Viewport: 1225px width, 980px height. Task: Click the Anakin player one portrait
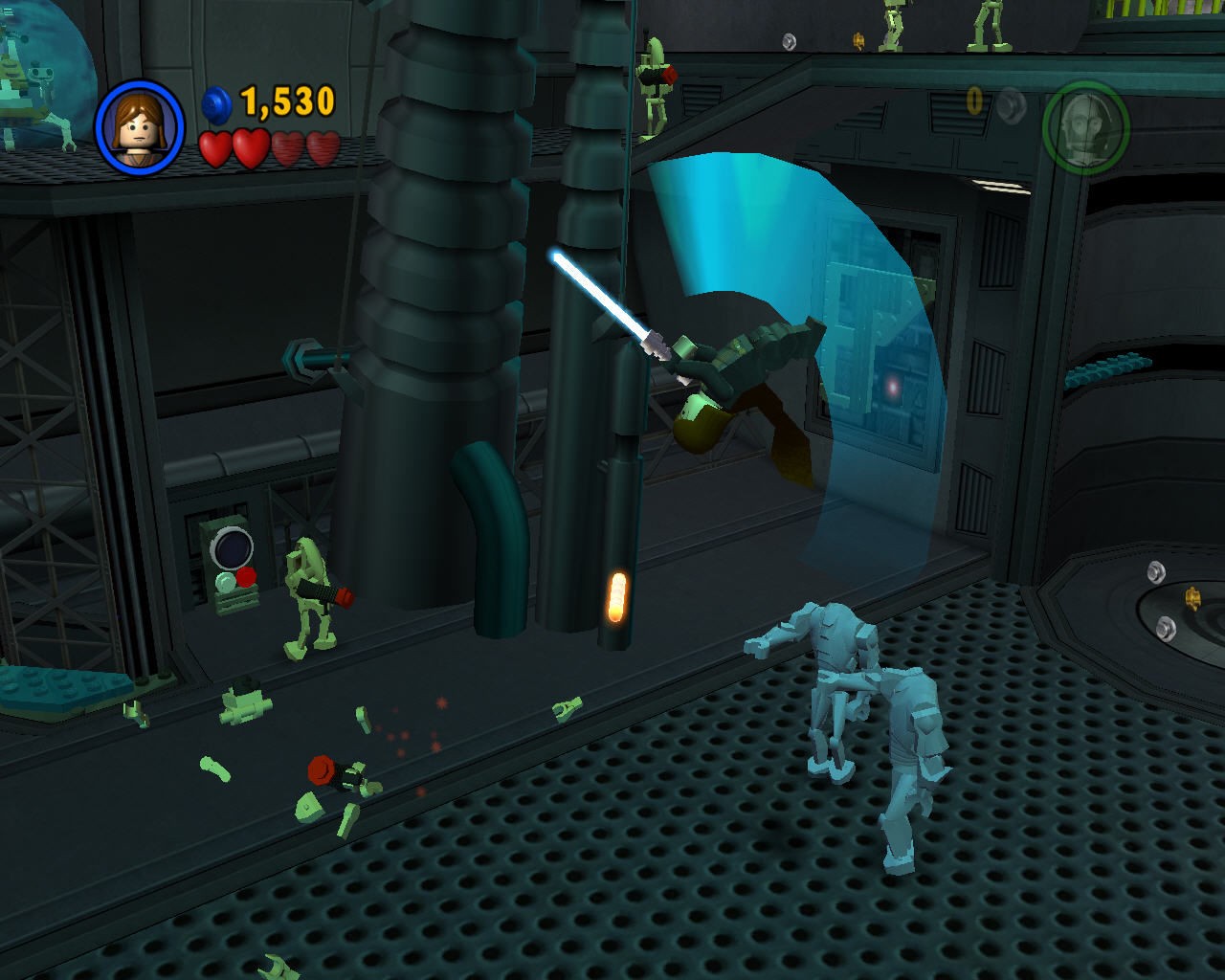(140, 127)
